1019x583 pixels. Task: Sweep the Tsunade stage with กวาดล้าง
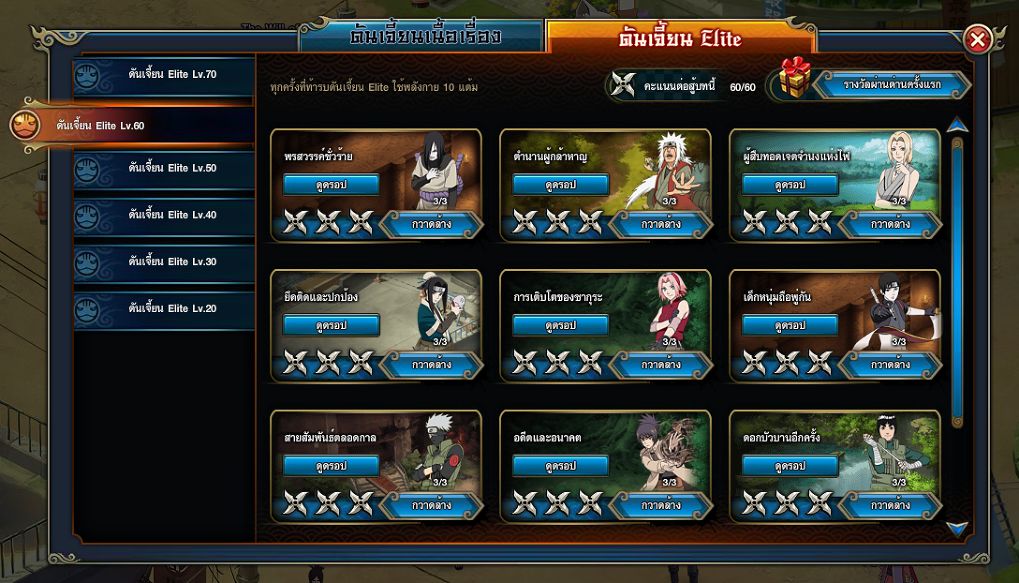point(890,224)
